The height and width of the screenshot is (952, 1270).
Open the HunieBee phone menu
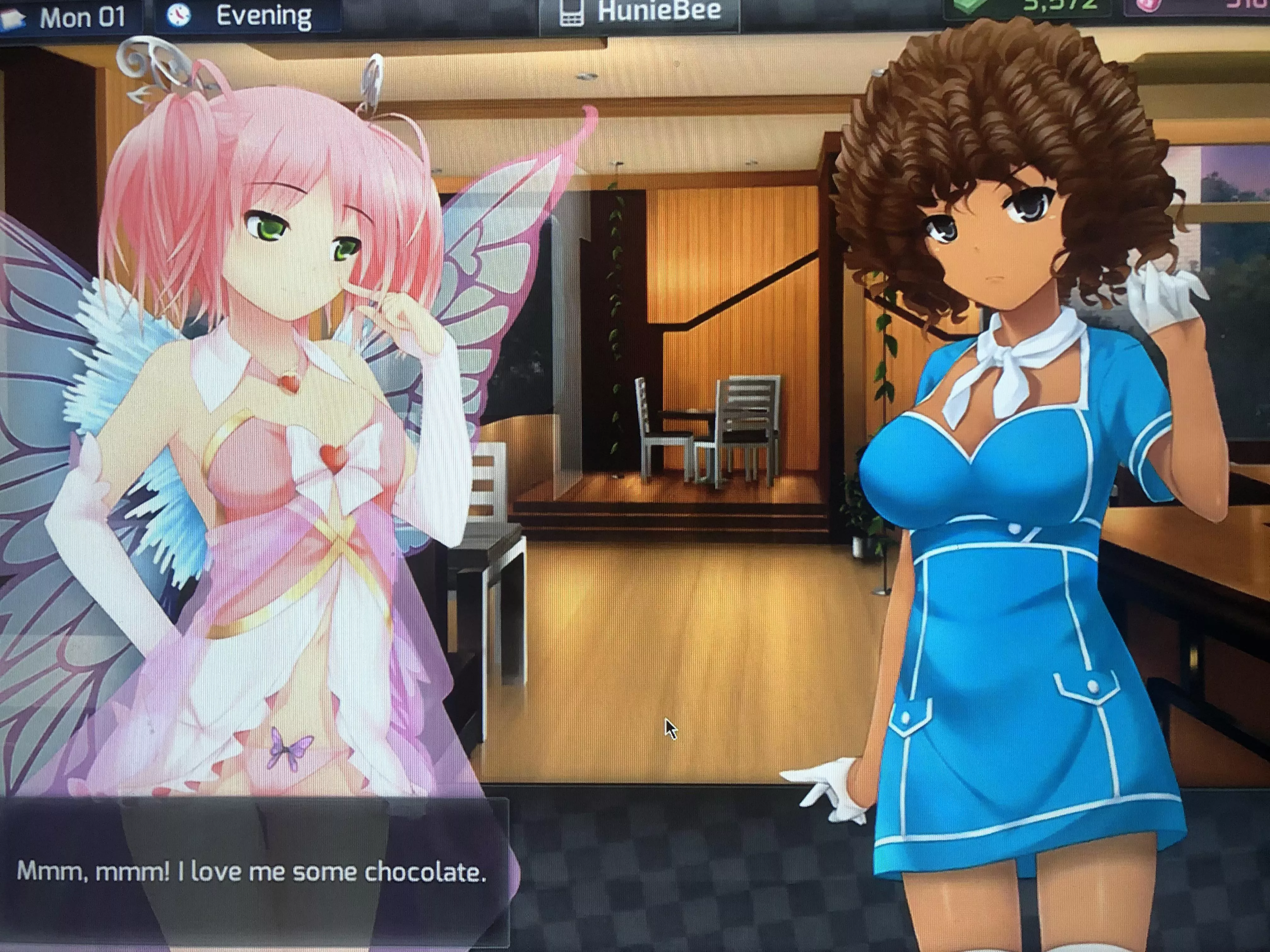tap(639, 14)
